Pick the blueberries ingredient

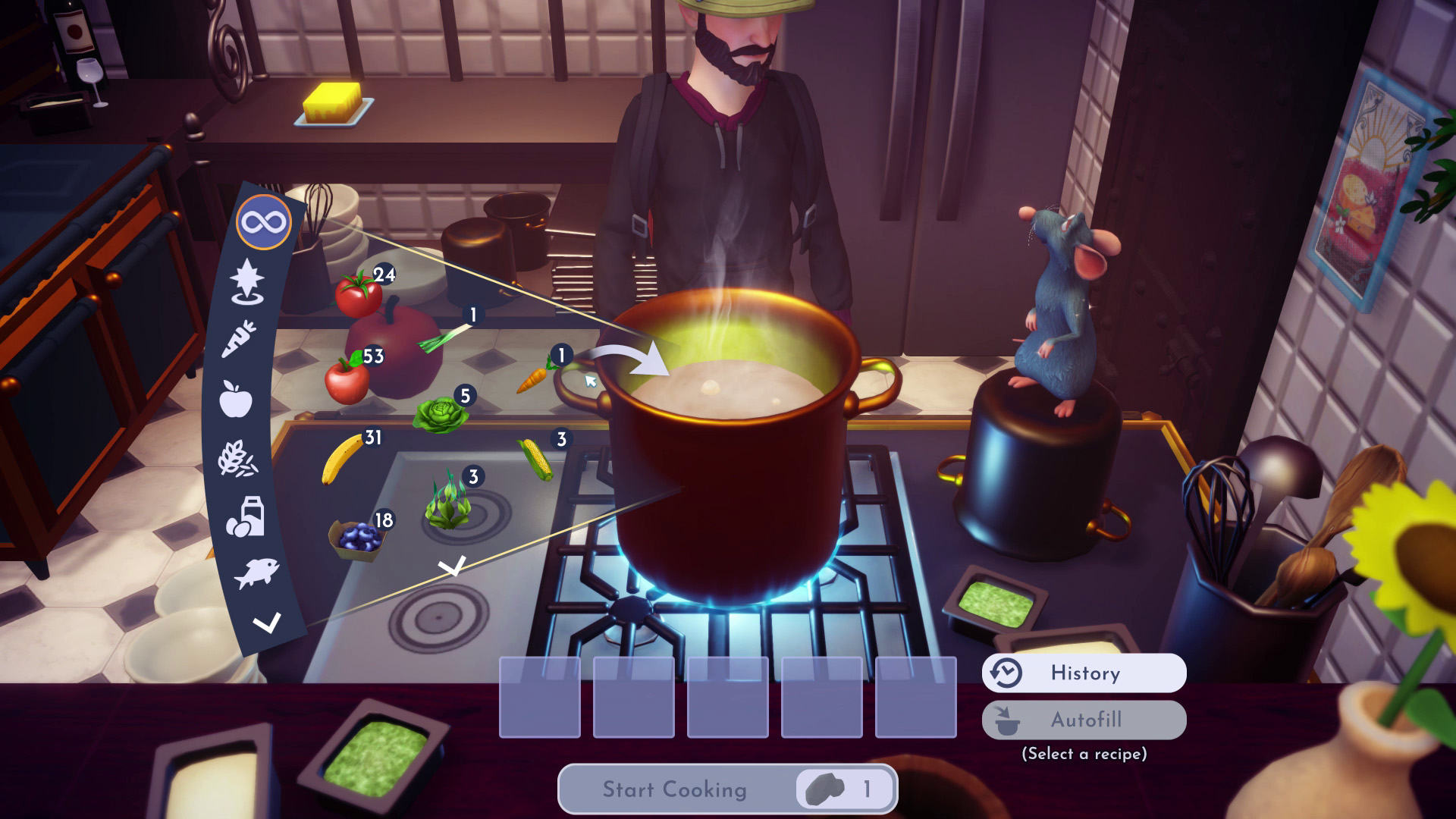tap(356, 538)
